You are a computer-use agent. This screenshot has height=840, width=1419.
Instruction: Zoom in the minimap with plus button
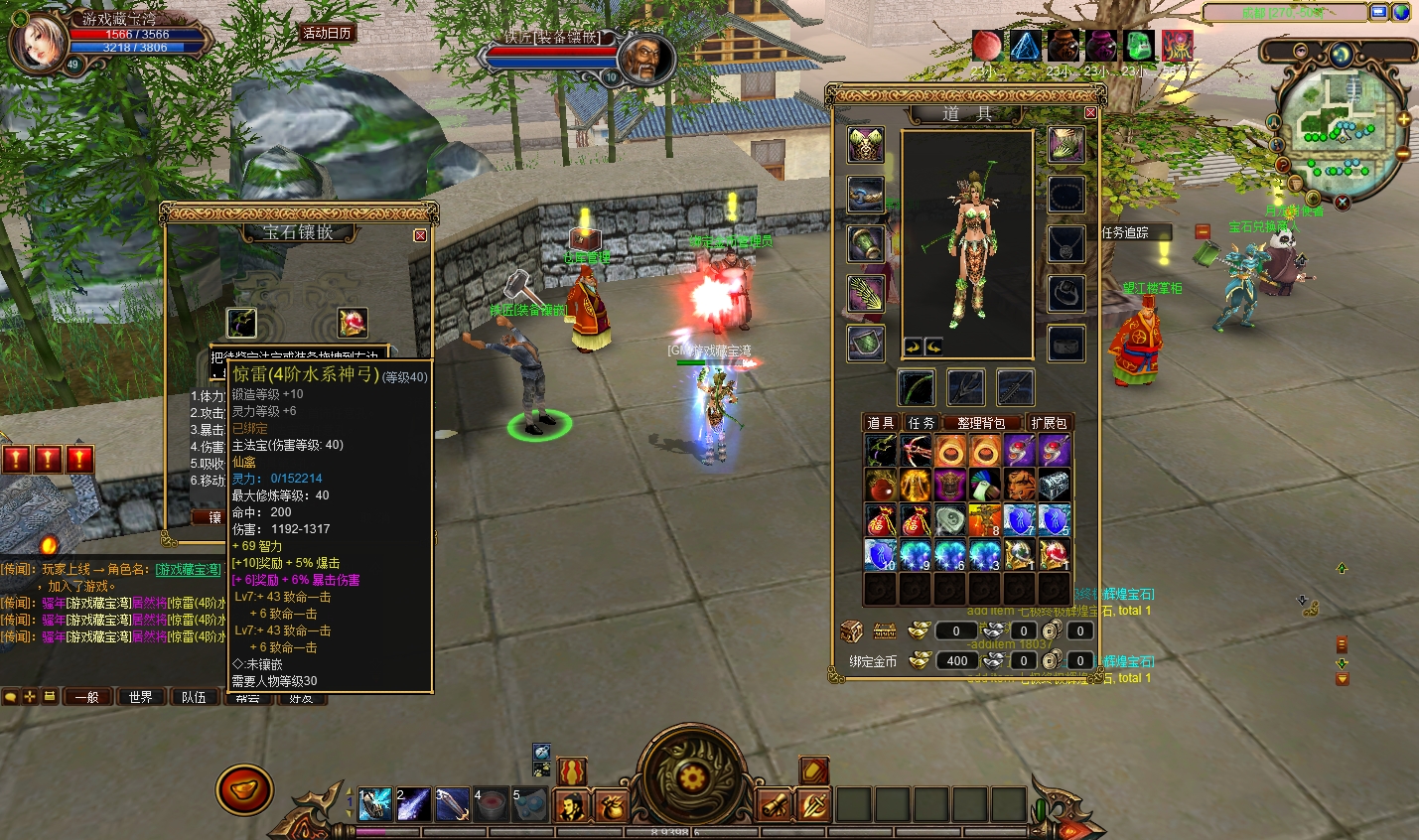[x=1403, y=119]
